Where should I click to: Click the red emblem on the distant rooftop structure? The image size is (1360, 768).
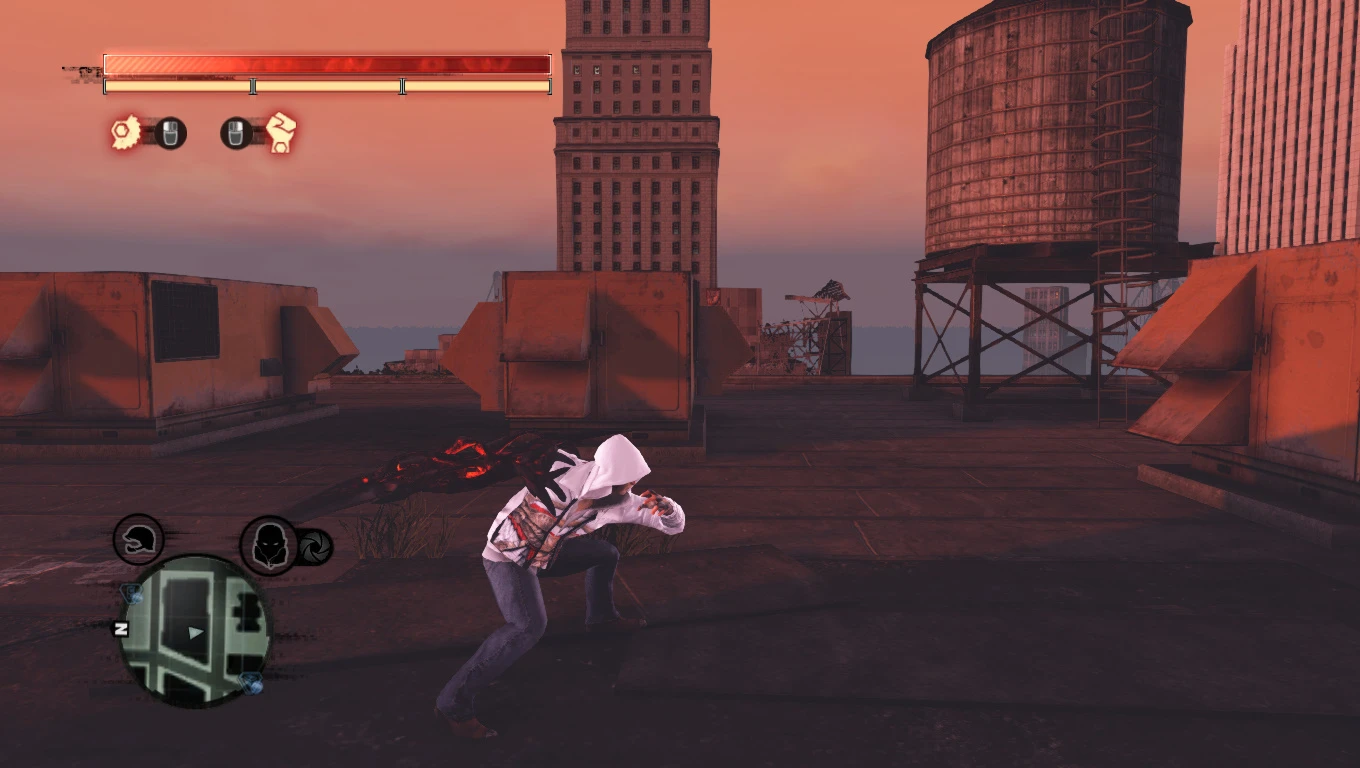point(715,295)
